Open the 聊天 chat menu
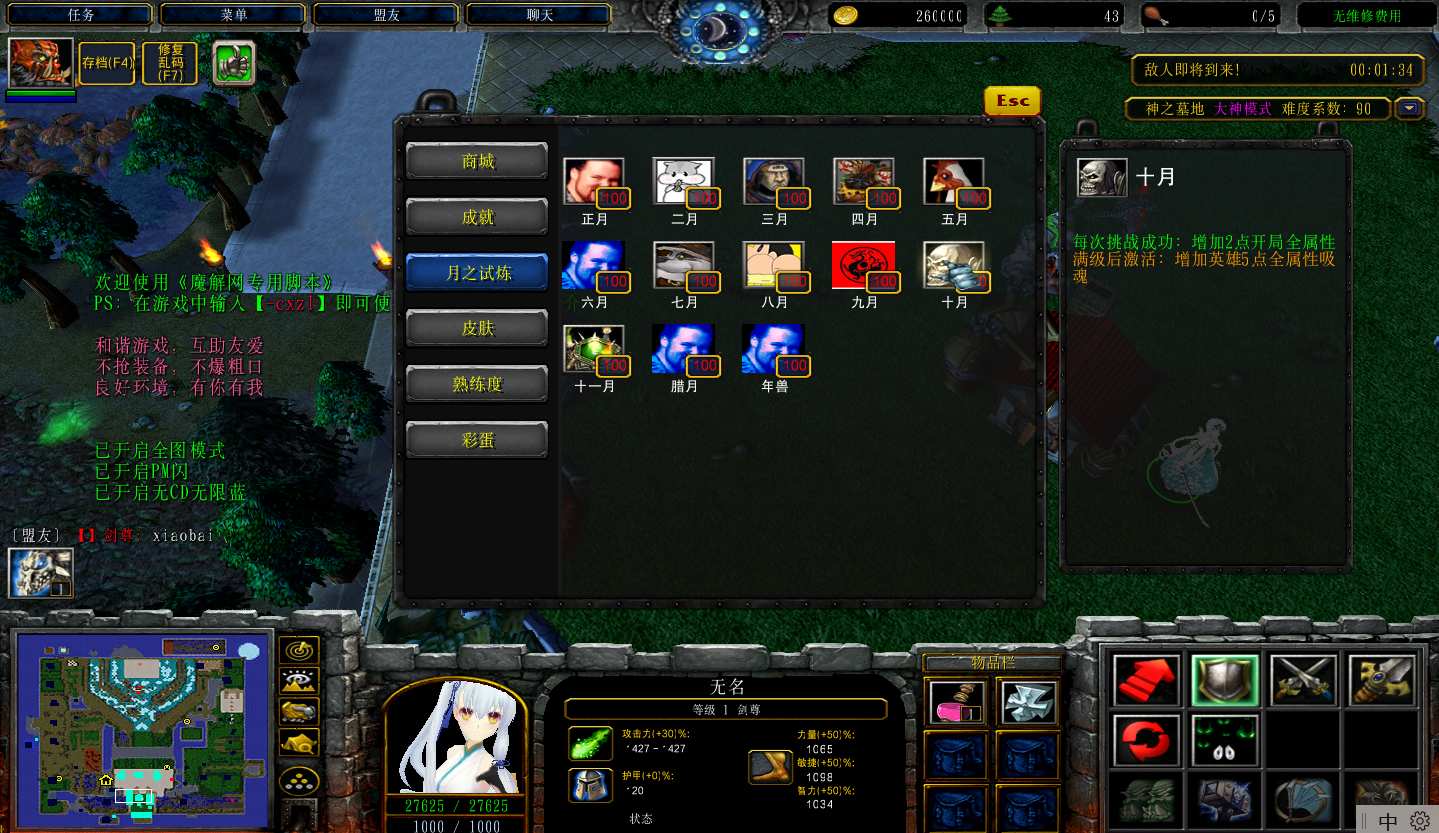 click(538, 15)
